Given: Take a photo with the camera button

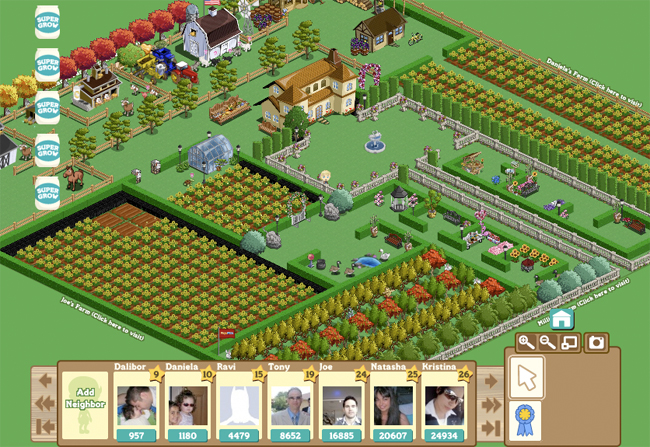Looking at the screenshot, I should click(x=596, y=343).
